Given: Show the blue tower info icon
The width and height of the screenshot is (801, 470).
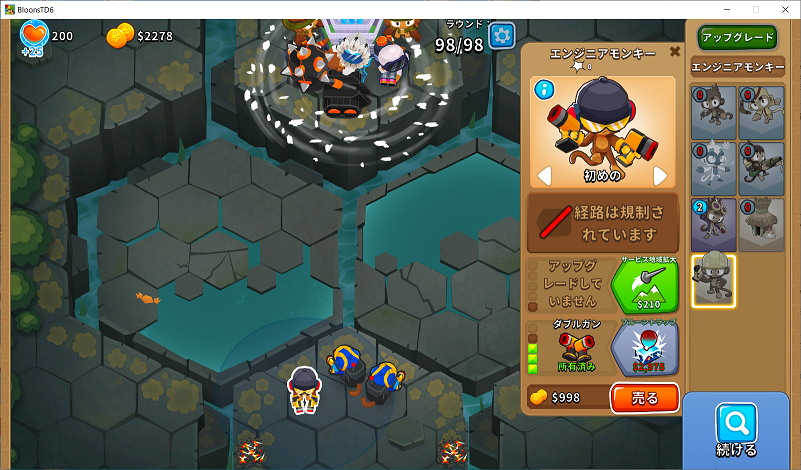Looking at the screenshot, I should point(545,90).
